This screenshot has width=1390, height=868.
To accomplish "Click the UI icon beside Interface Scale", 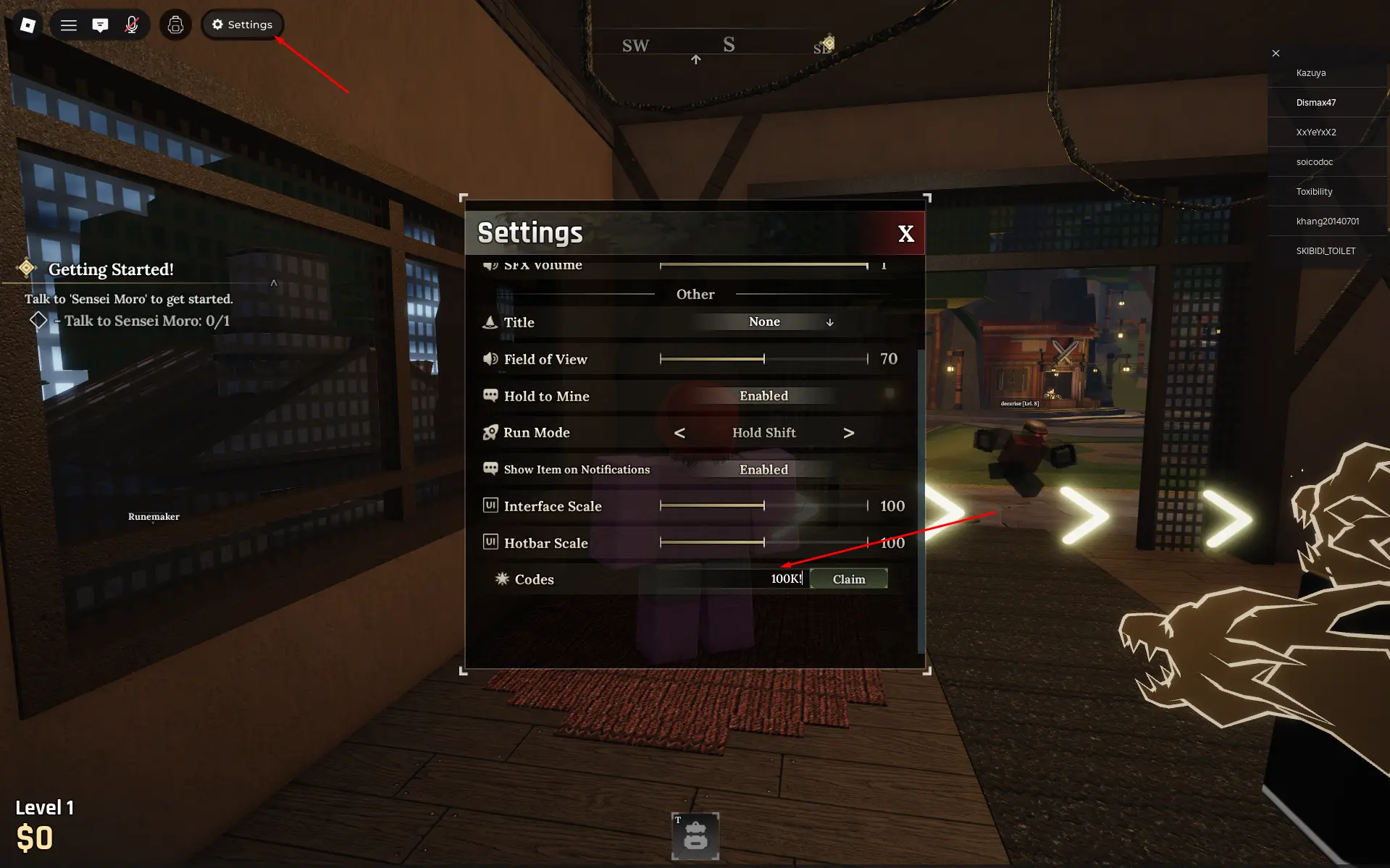I will coord(490,505).
